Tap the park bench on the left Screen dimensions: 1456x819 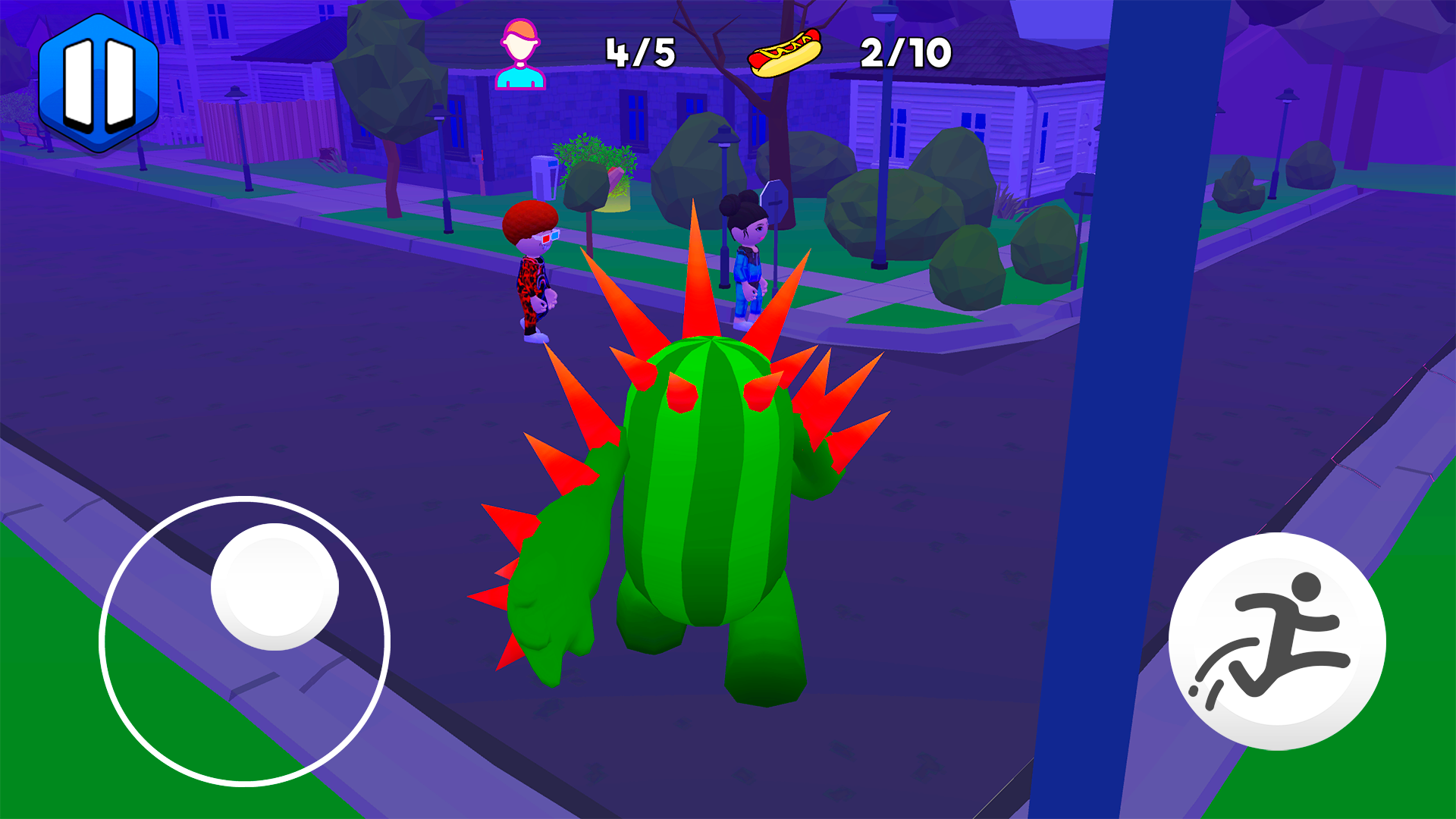30,135
